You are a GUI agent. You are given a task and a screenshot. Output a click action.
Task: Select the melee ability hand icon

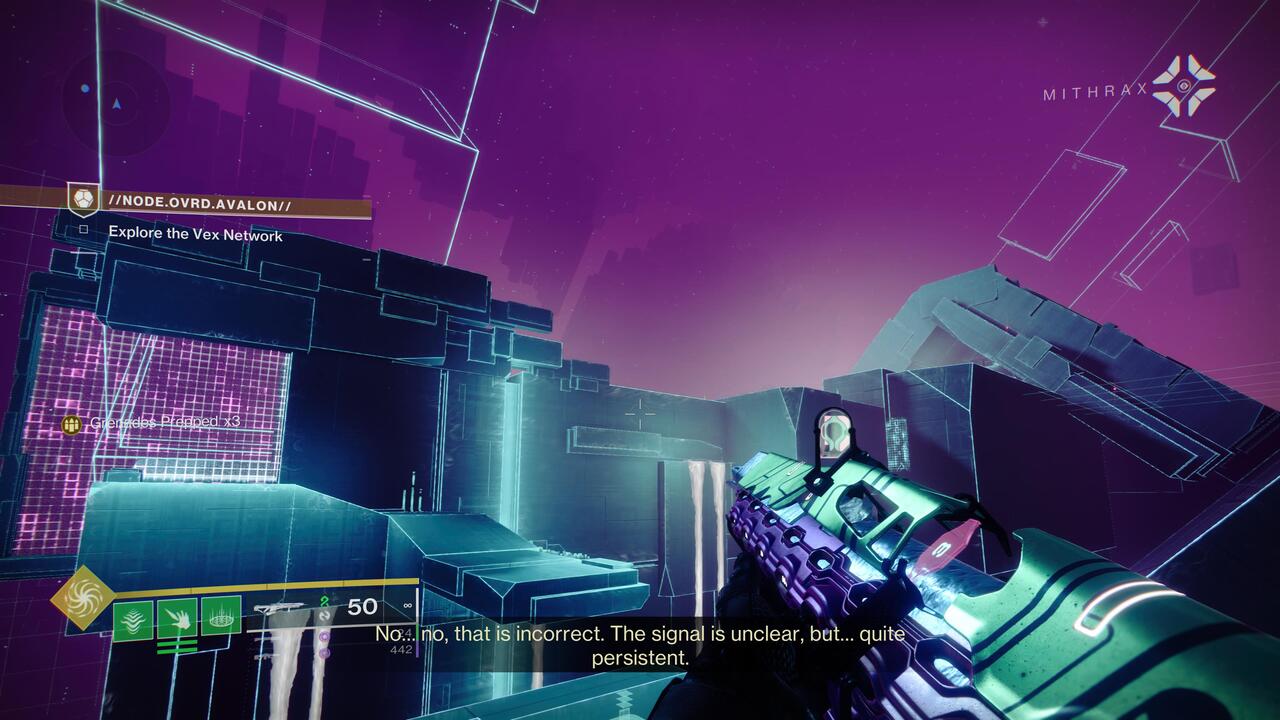tap(177, 616)
